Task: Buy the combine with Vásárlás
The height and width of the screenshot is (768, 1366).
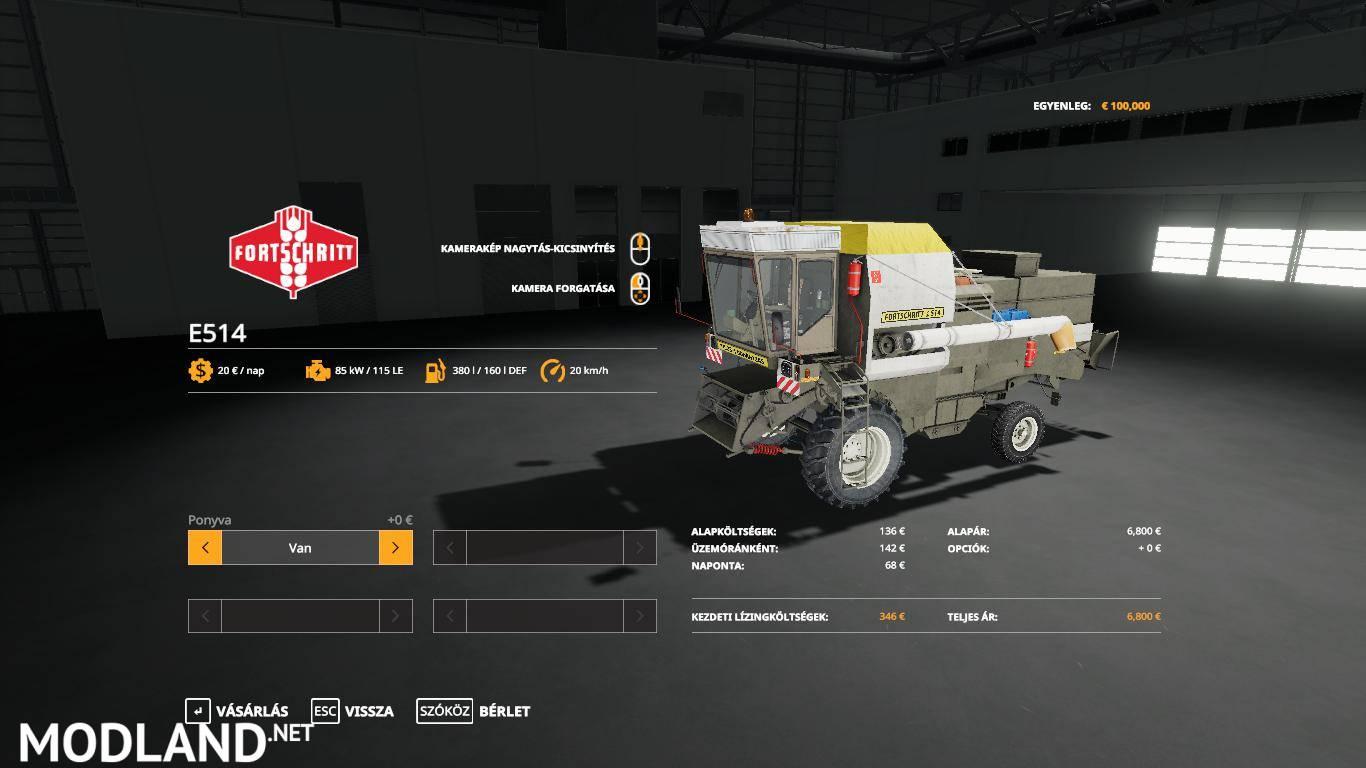Action: (238, 711)
